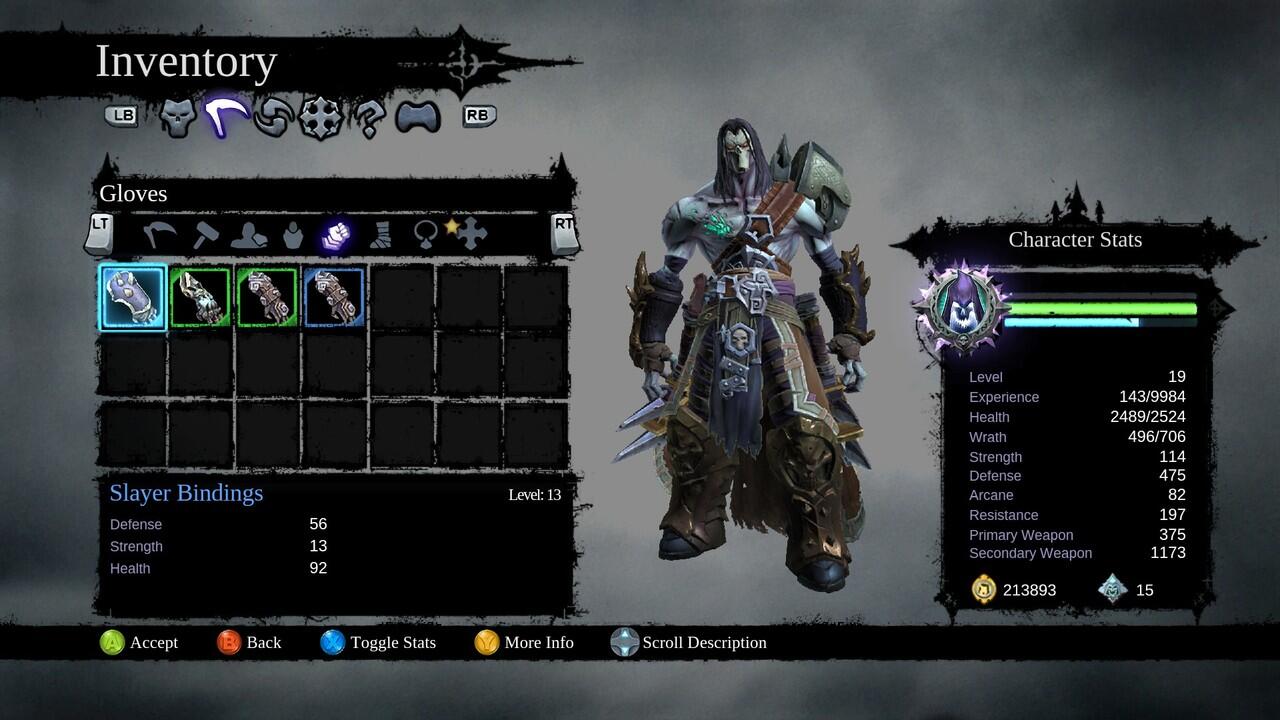Show the scythe weapons category

(160, 235)
